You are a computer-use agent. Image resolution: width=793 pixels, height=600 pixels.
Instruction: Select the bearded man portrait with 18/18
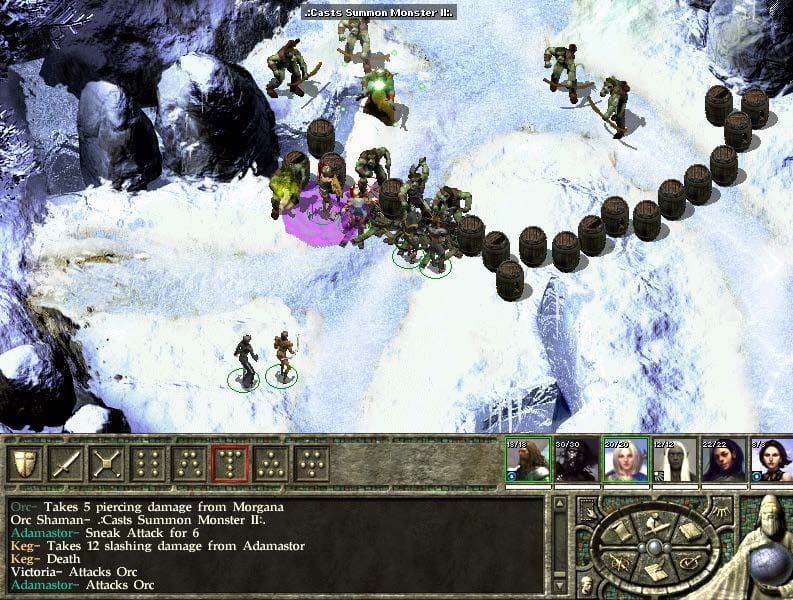527,460
